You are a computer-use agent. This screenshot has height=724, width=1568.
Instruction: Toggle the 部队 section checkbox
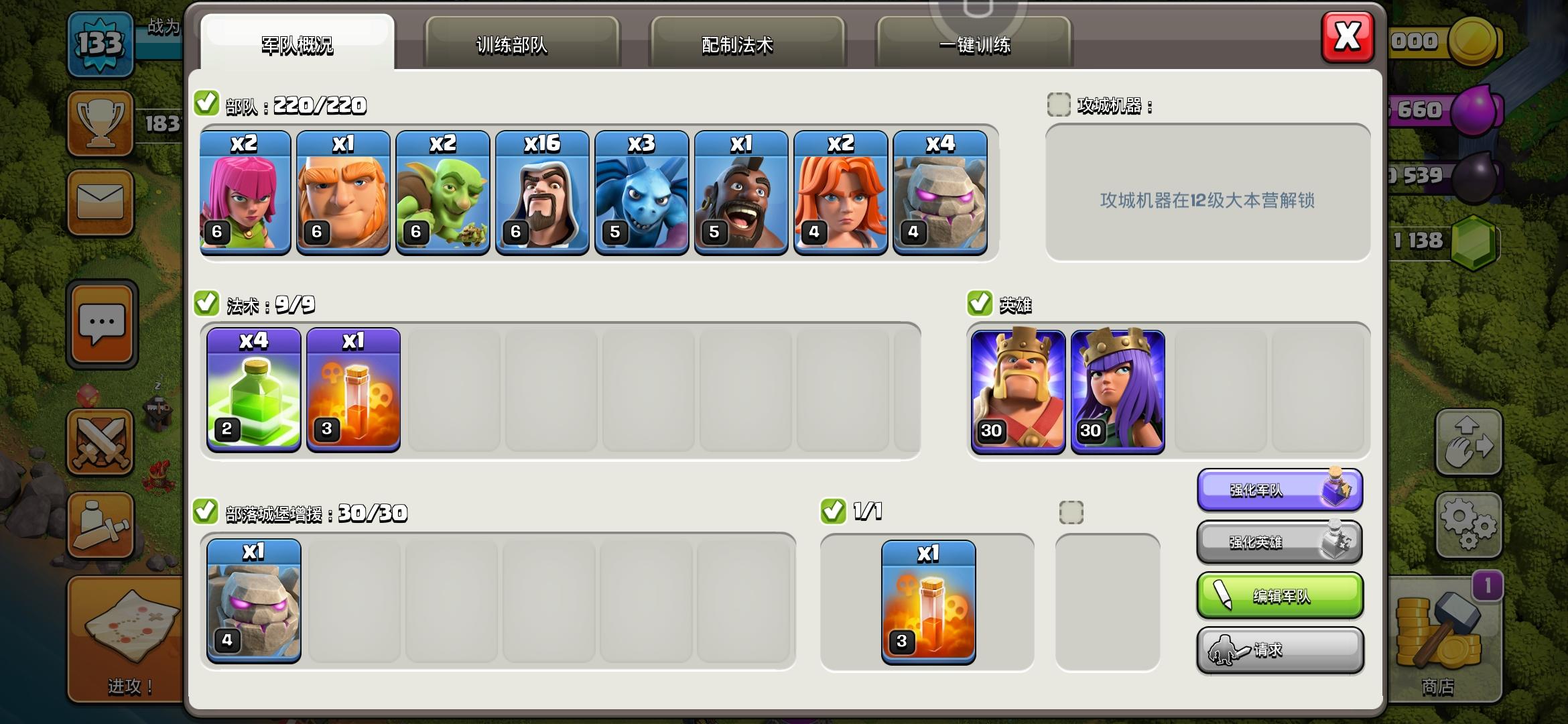click(x=208, y=104)
